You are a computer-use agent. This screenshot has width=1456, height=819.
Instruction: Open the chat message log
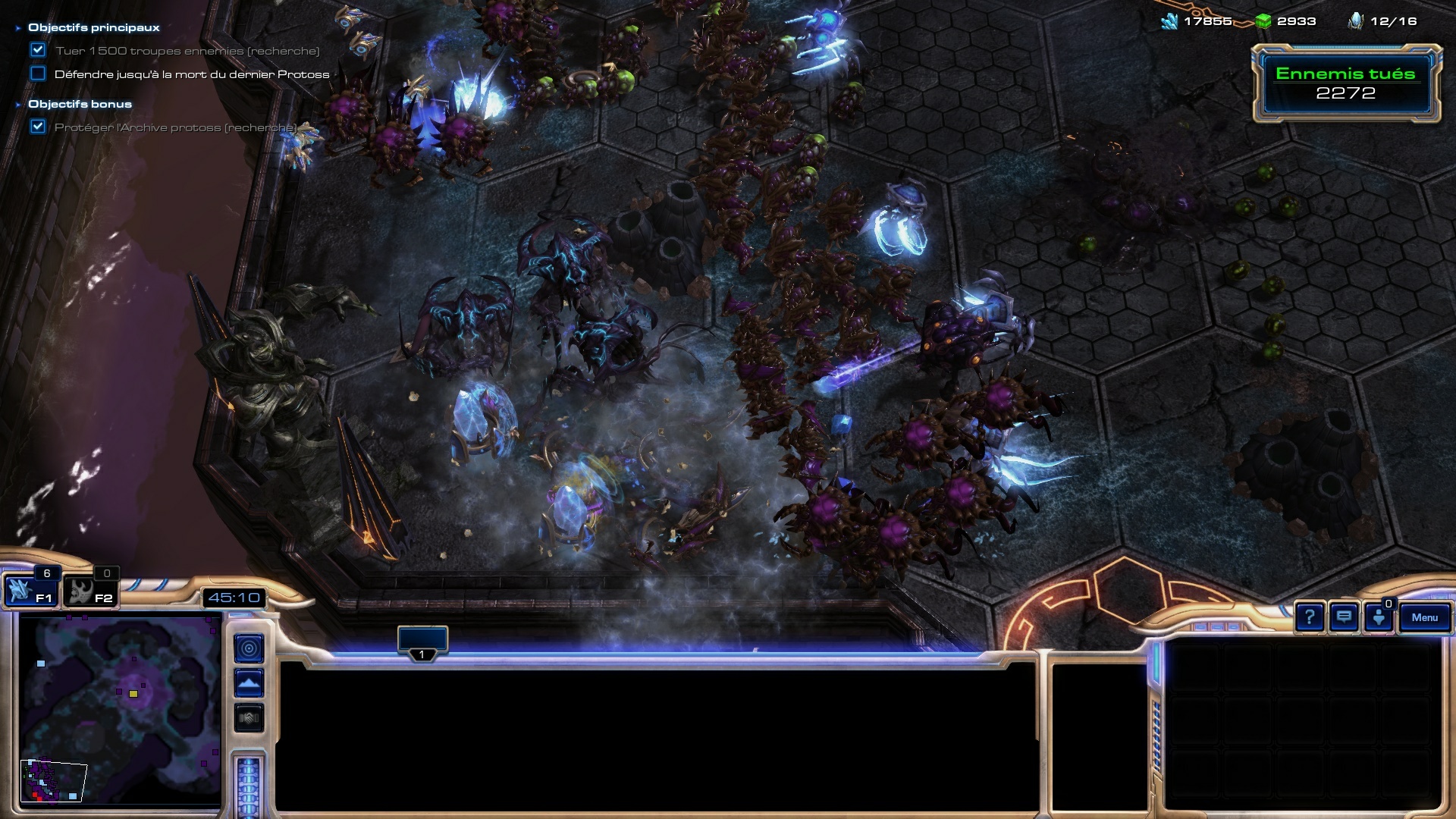pyautogui.click(x=1344, y=617)
